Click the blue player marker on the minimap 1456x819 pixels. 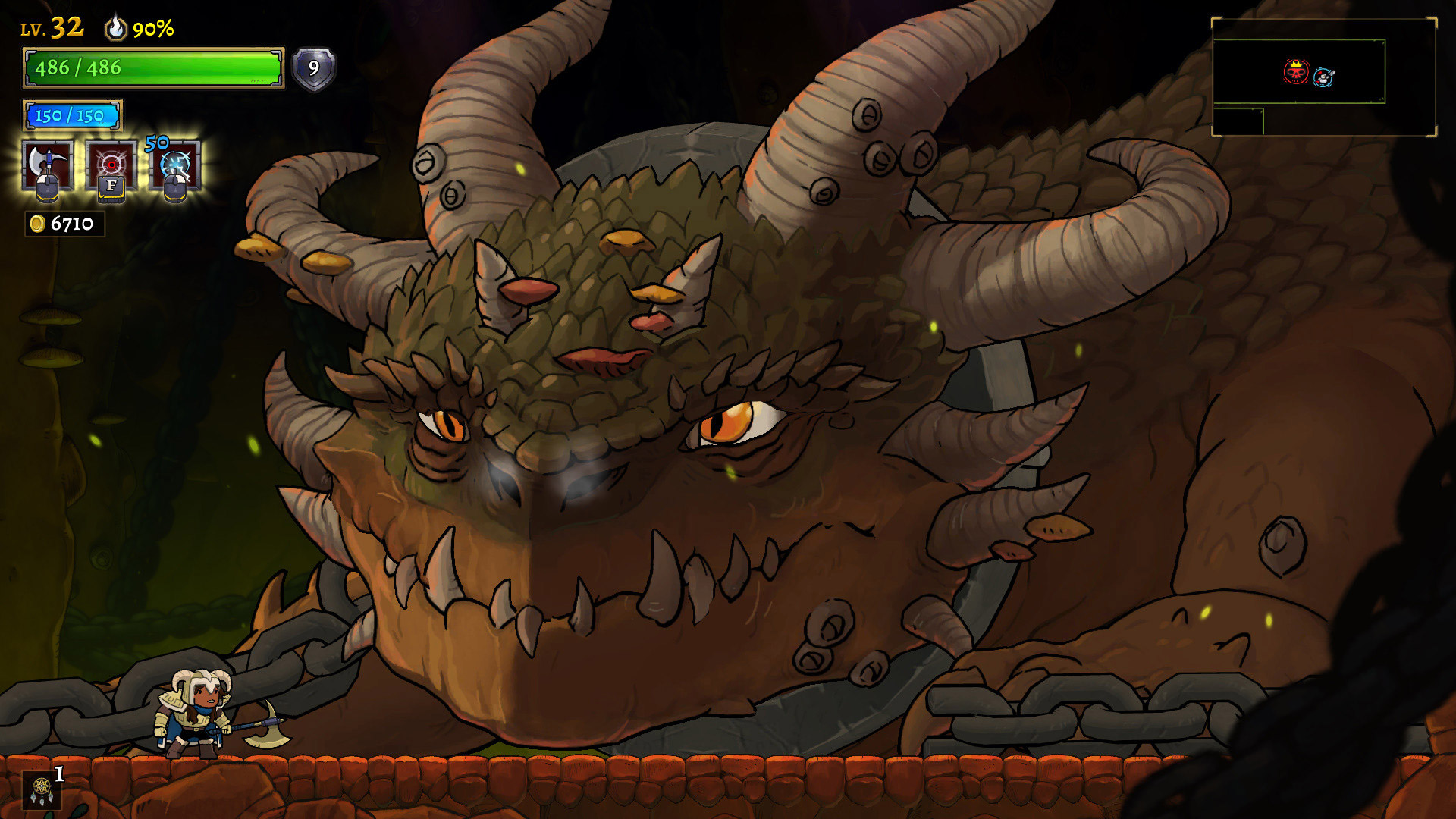pos(1323,79)
